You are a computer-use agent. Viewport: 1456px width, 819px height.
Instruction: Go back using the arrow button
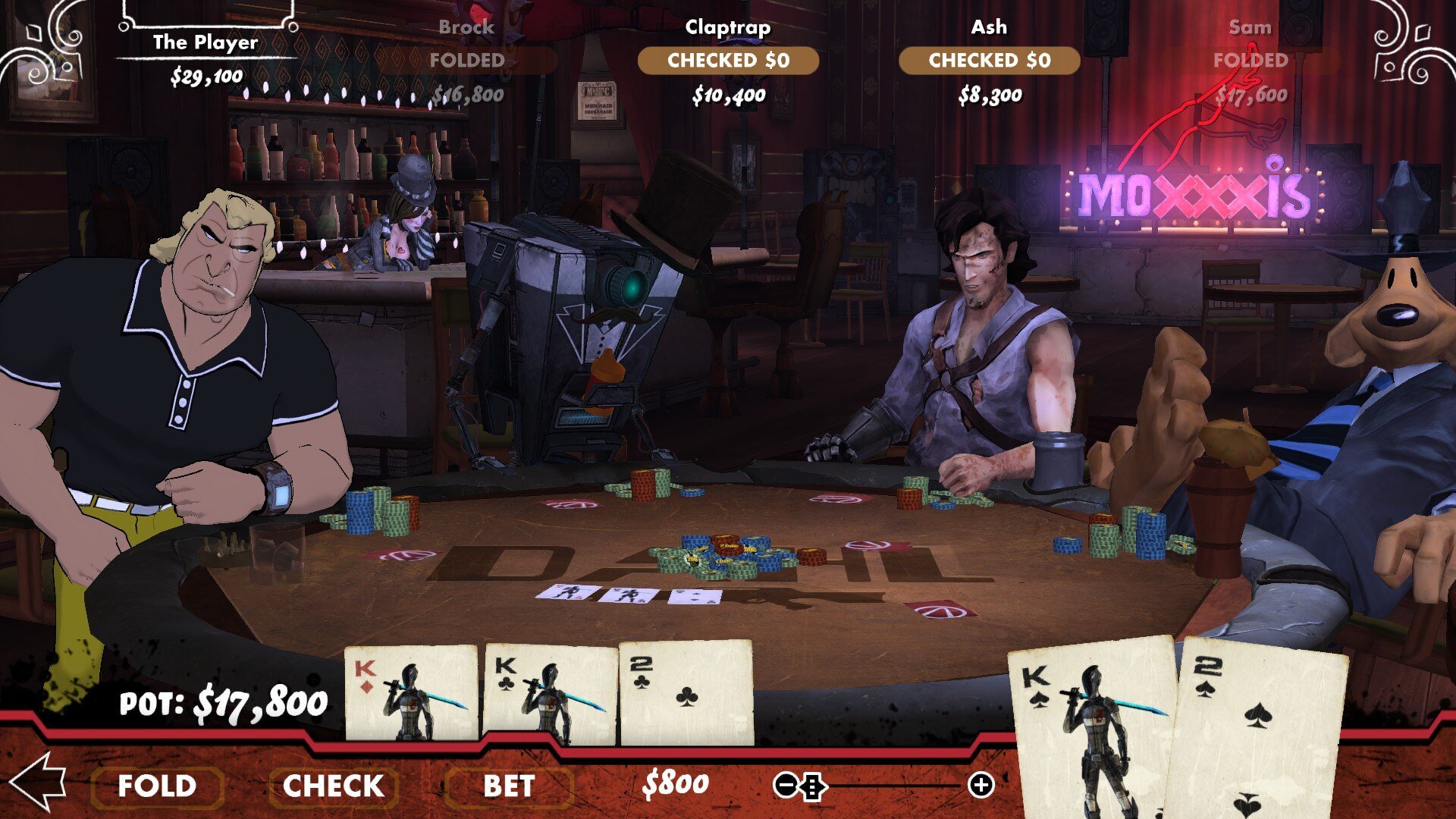tap(38, 781)
